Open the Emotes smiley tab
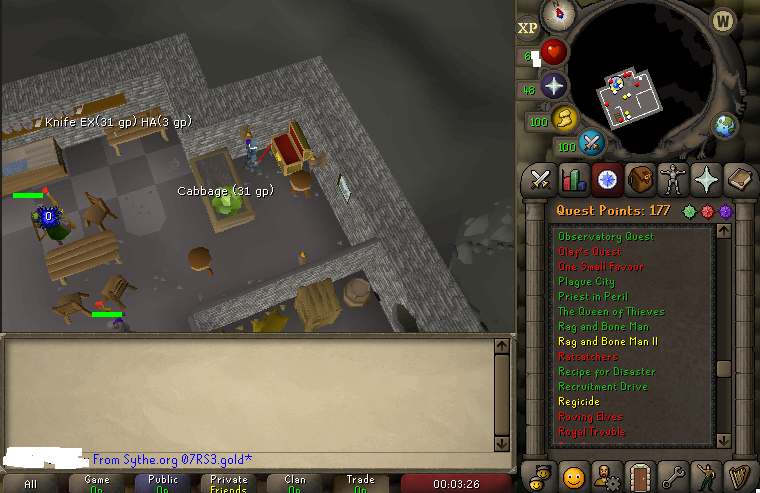The image size is (760, 493). click(573, 475)
